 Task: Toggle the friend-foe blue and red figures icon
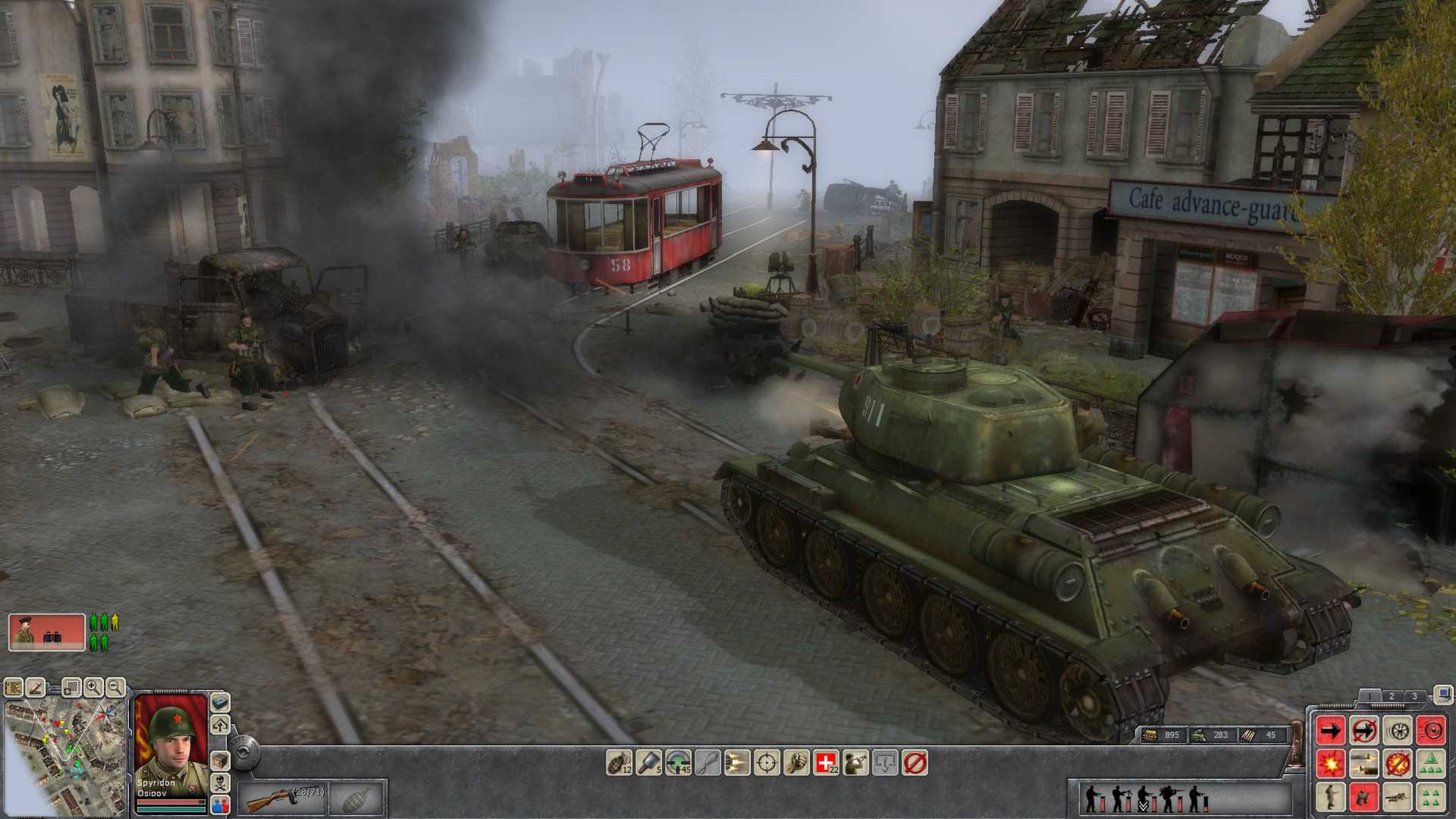220,805
